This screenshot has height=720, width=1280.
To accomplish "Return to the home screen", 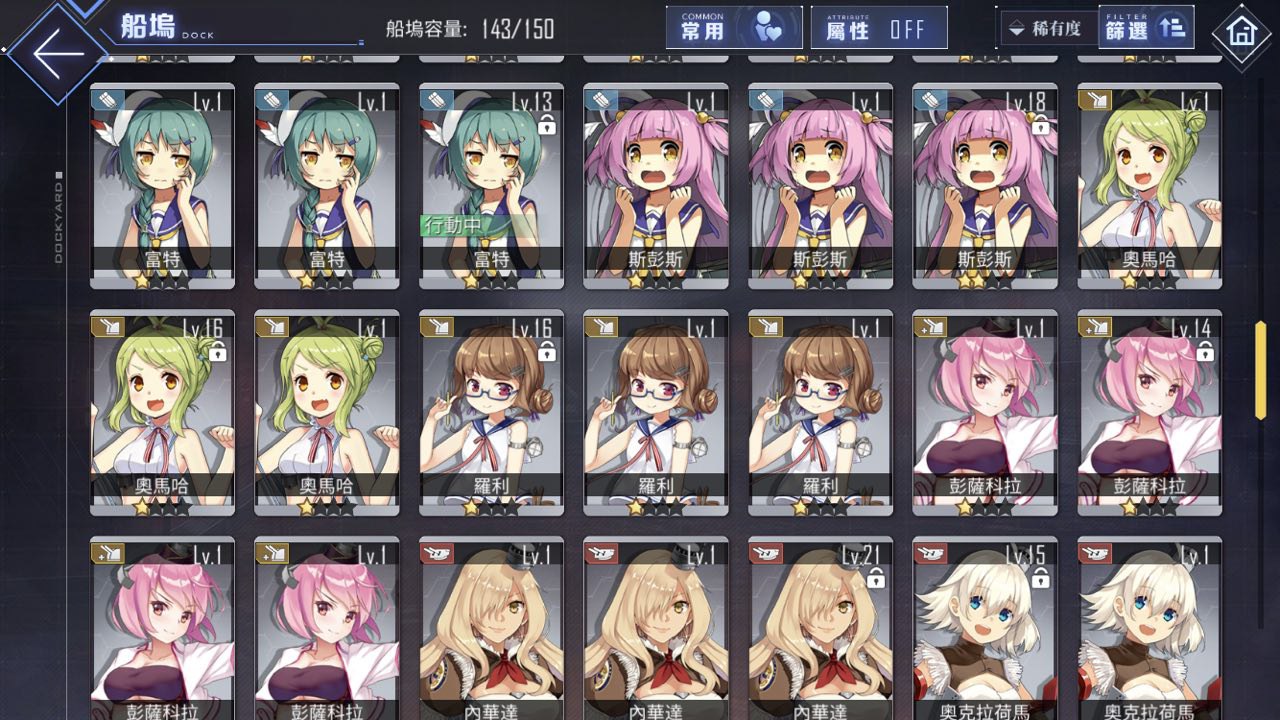I will coord(1241,33).
